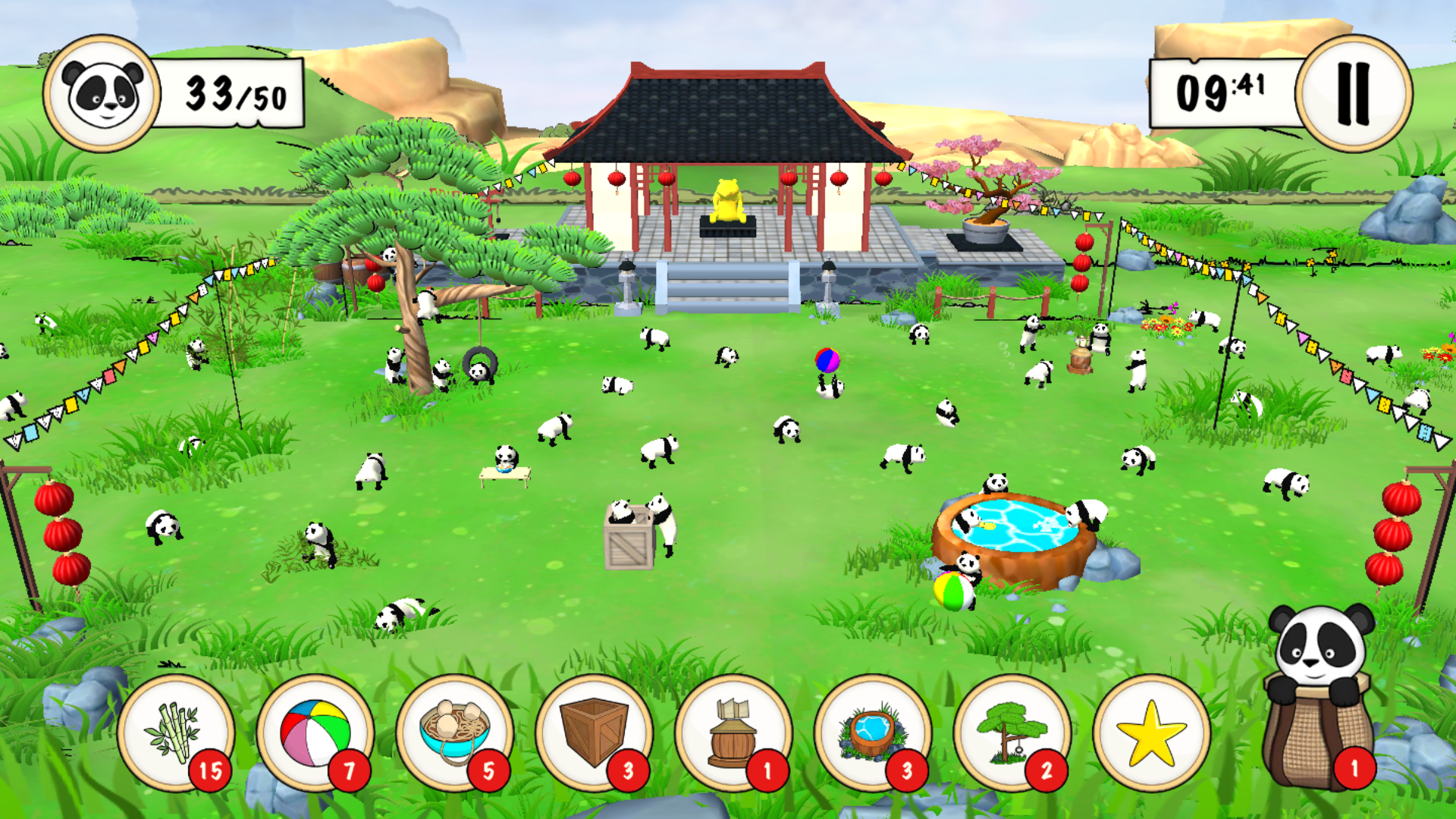Activate the yellow star button
1456x819 pixels.
click(1151, 733)
